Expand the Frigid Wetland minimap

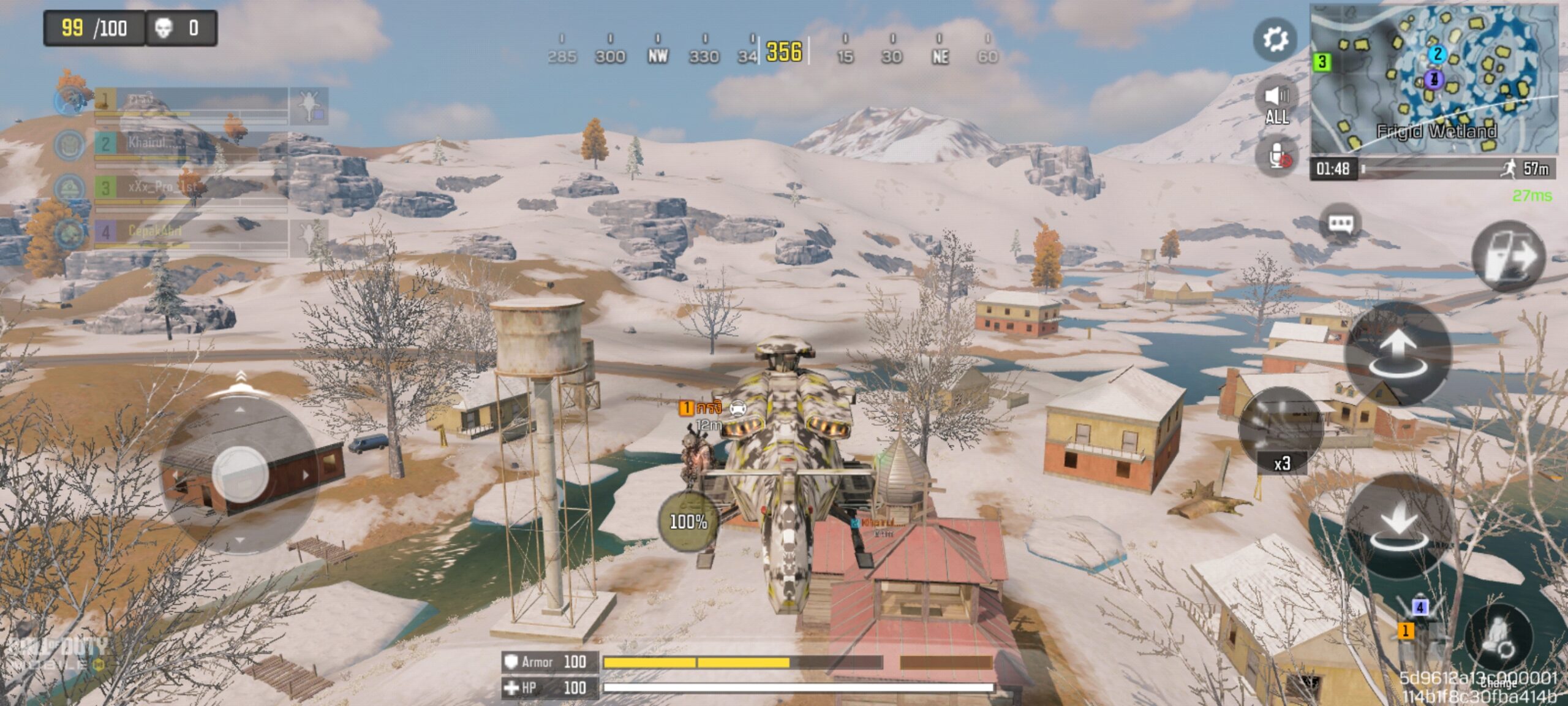tap(1433, 80)
